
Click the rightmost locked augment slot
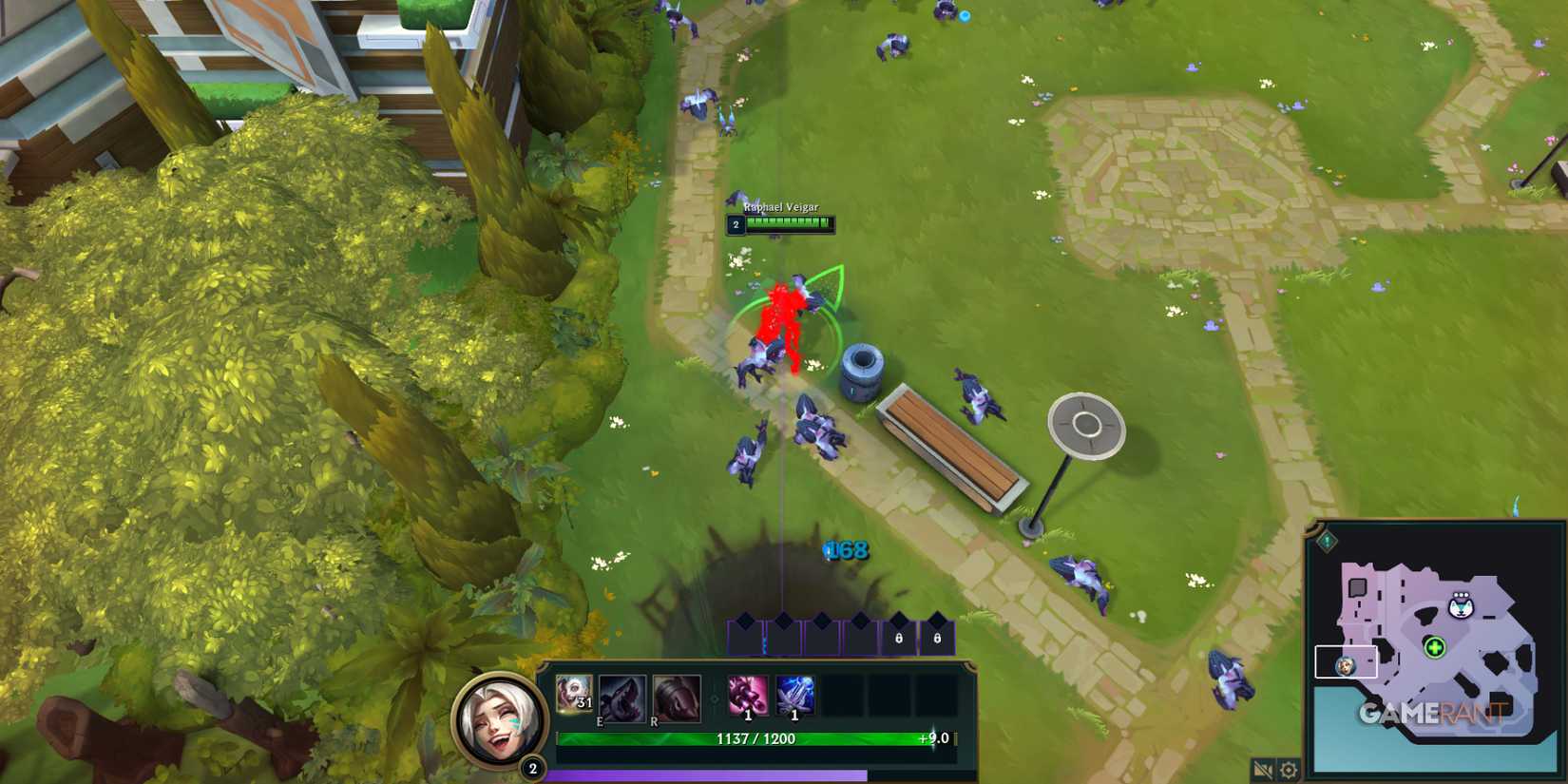tap(937, 639)
